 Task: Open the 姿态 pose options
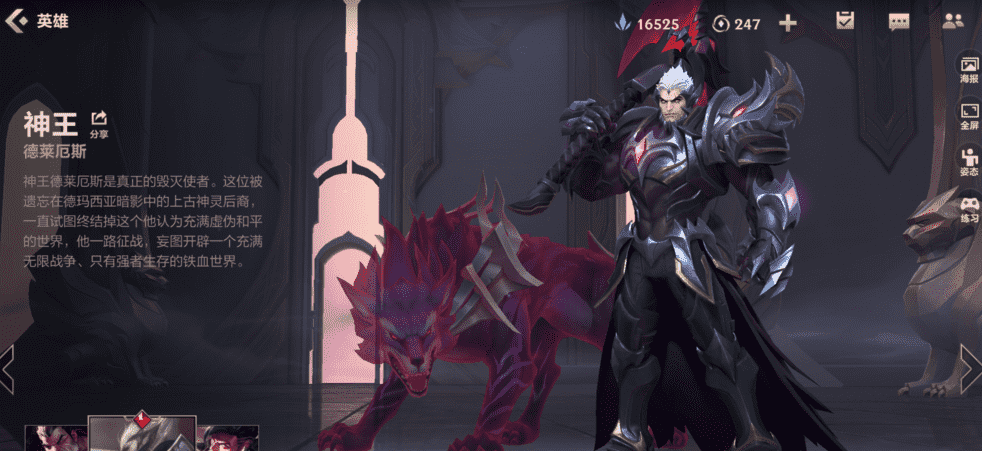coord(969,162)
